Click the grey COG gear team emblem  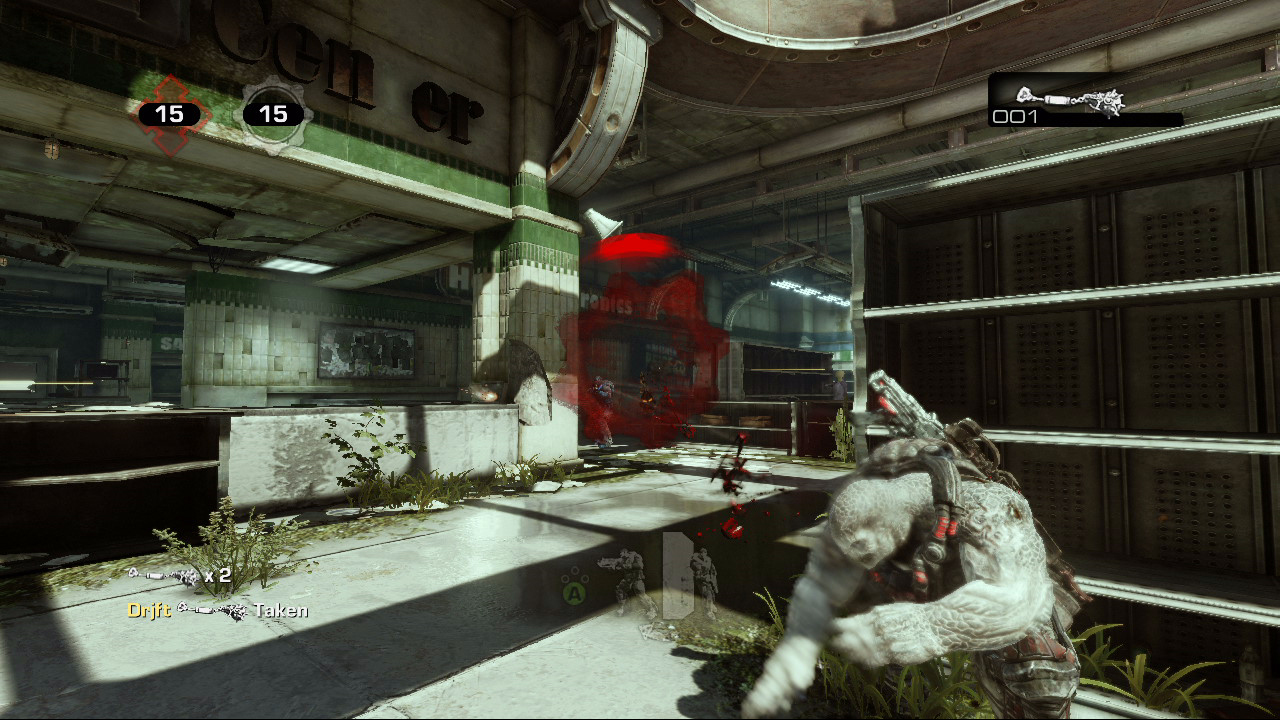[273, 115]
